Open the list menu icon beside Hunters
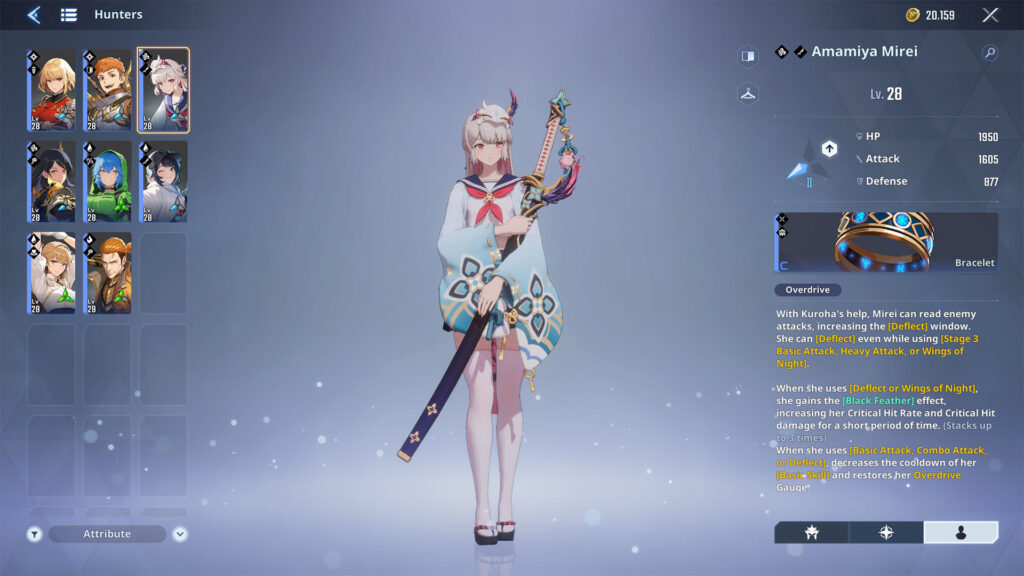 coord(68,15)
